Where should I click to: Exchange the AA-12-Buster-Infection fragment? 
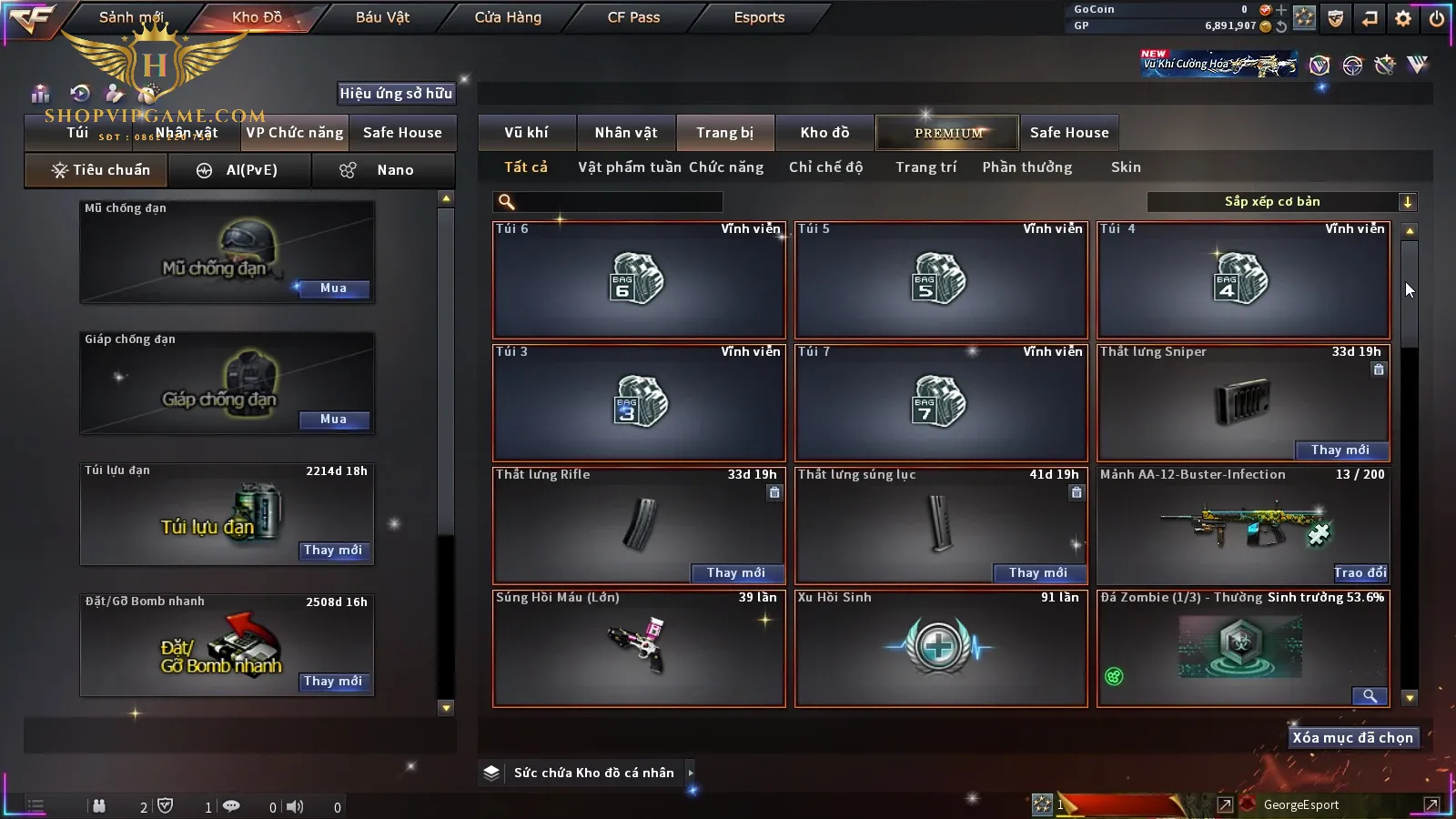1360,572
